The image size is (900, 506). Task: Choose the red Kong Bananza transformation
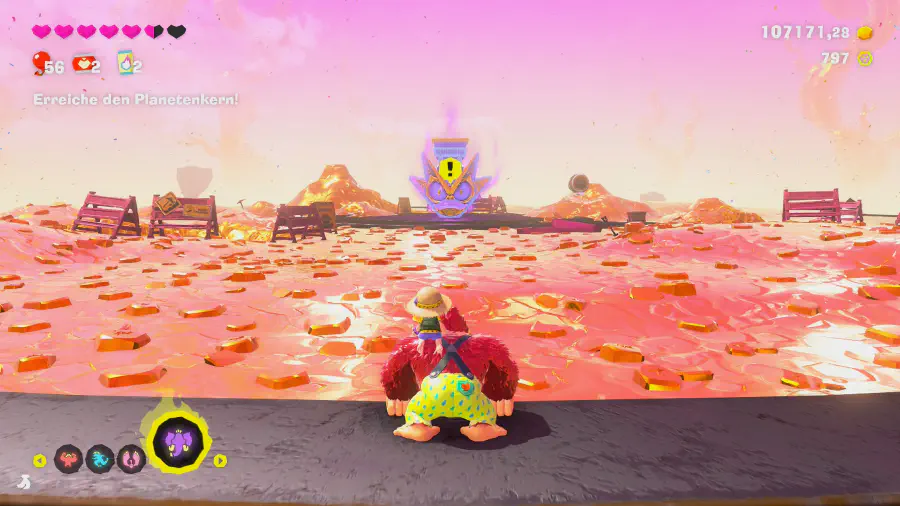pos(68,459)
